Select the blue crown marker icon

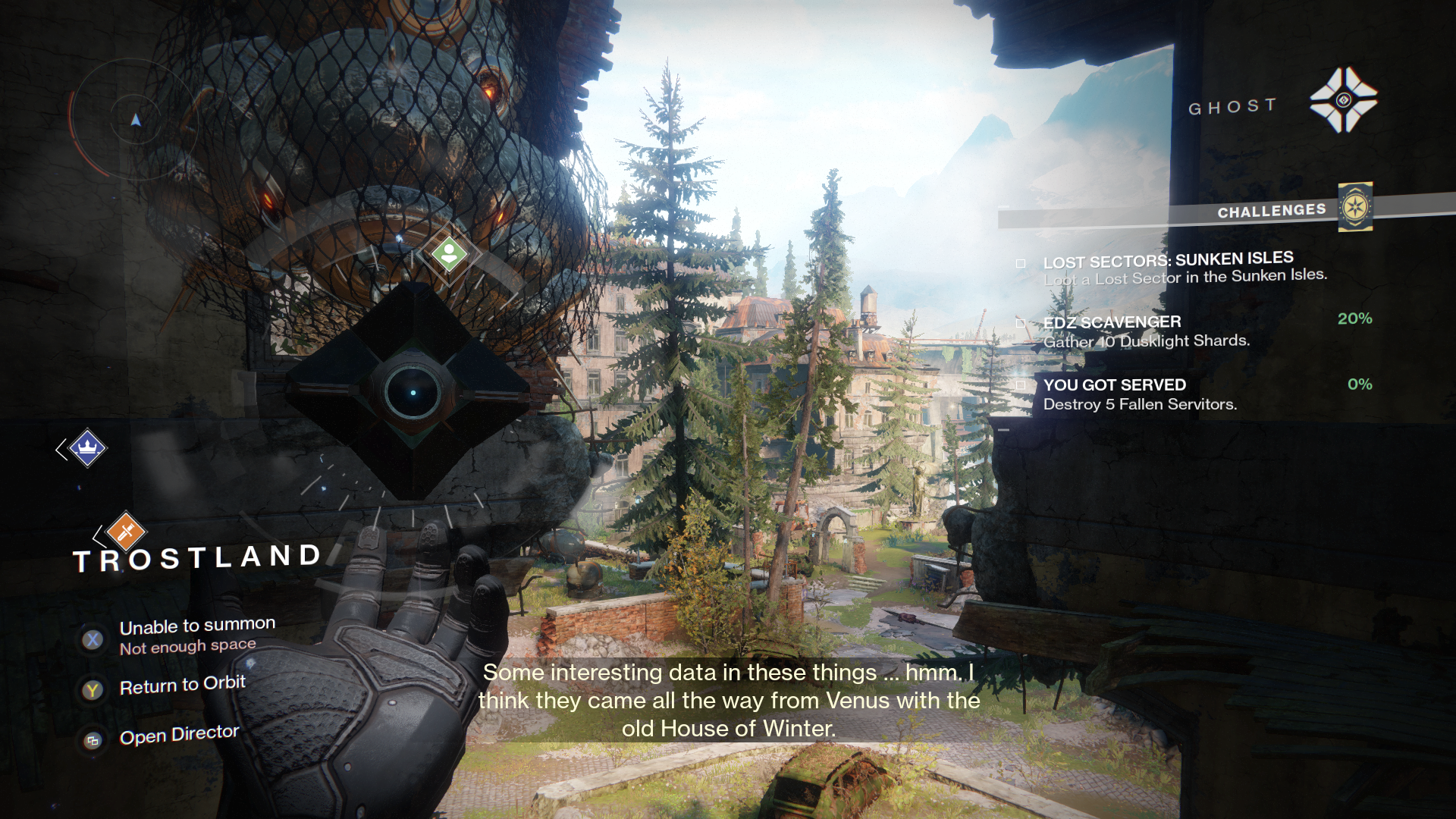(87, 448)
